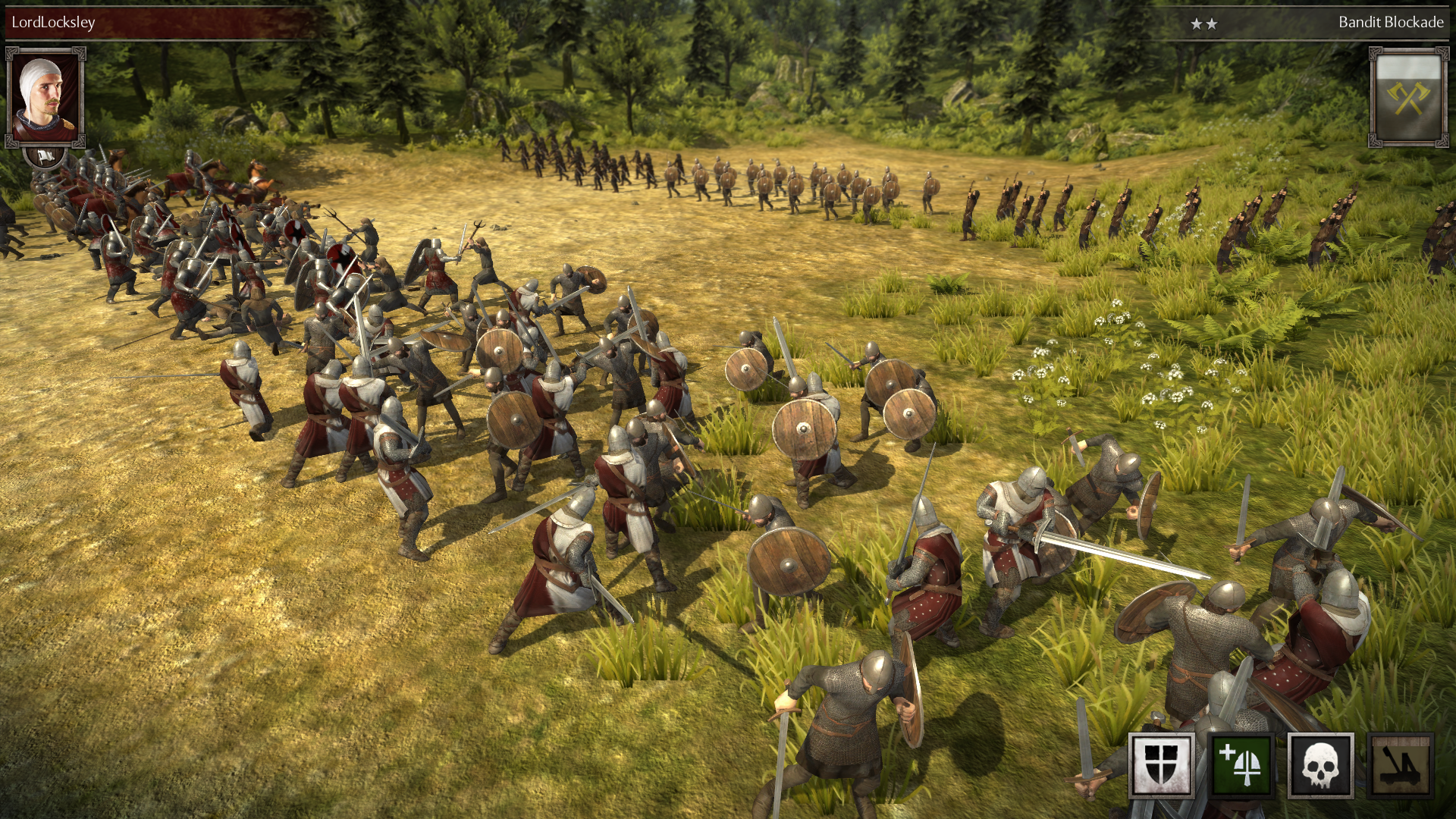Activate the black cross shield ability
Image resolution: width=1456 pixels, height=819 pixels.
tap(1161, 765)
